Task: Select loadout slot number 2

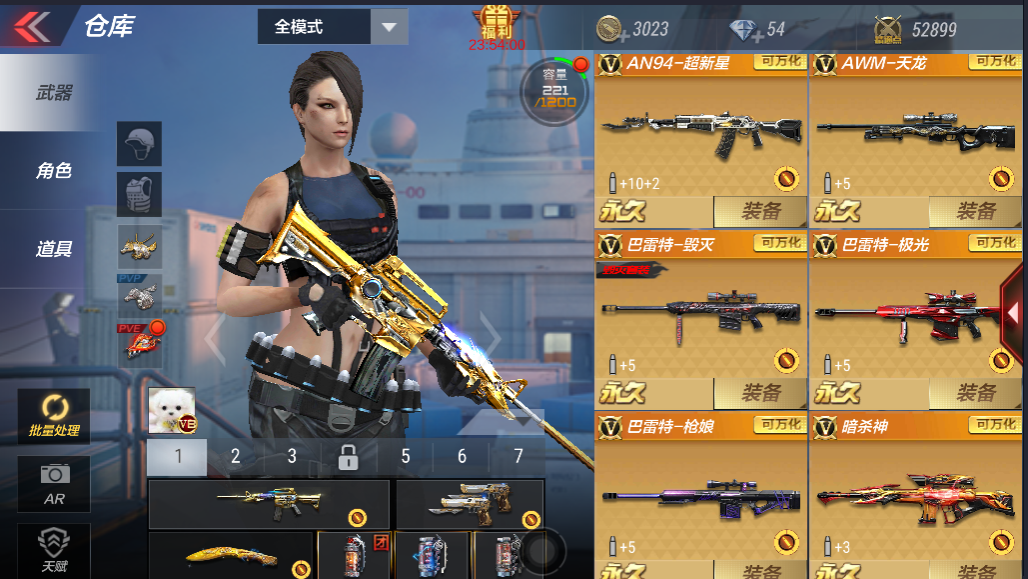Action: pyautogui.click(x=235, y=457)
